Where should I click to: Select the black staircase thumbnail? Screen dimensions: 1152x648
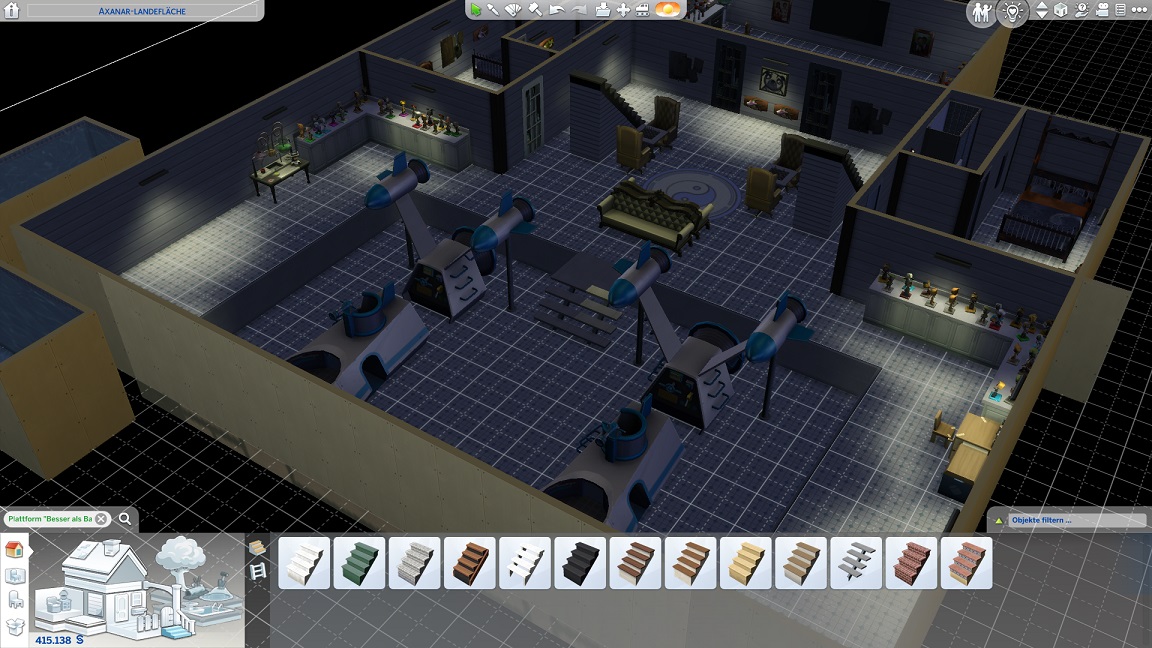(580, 563)
